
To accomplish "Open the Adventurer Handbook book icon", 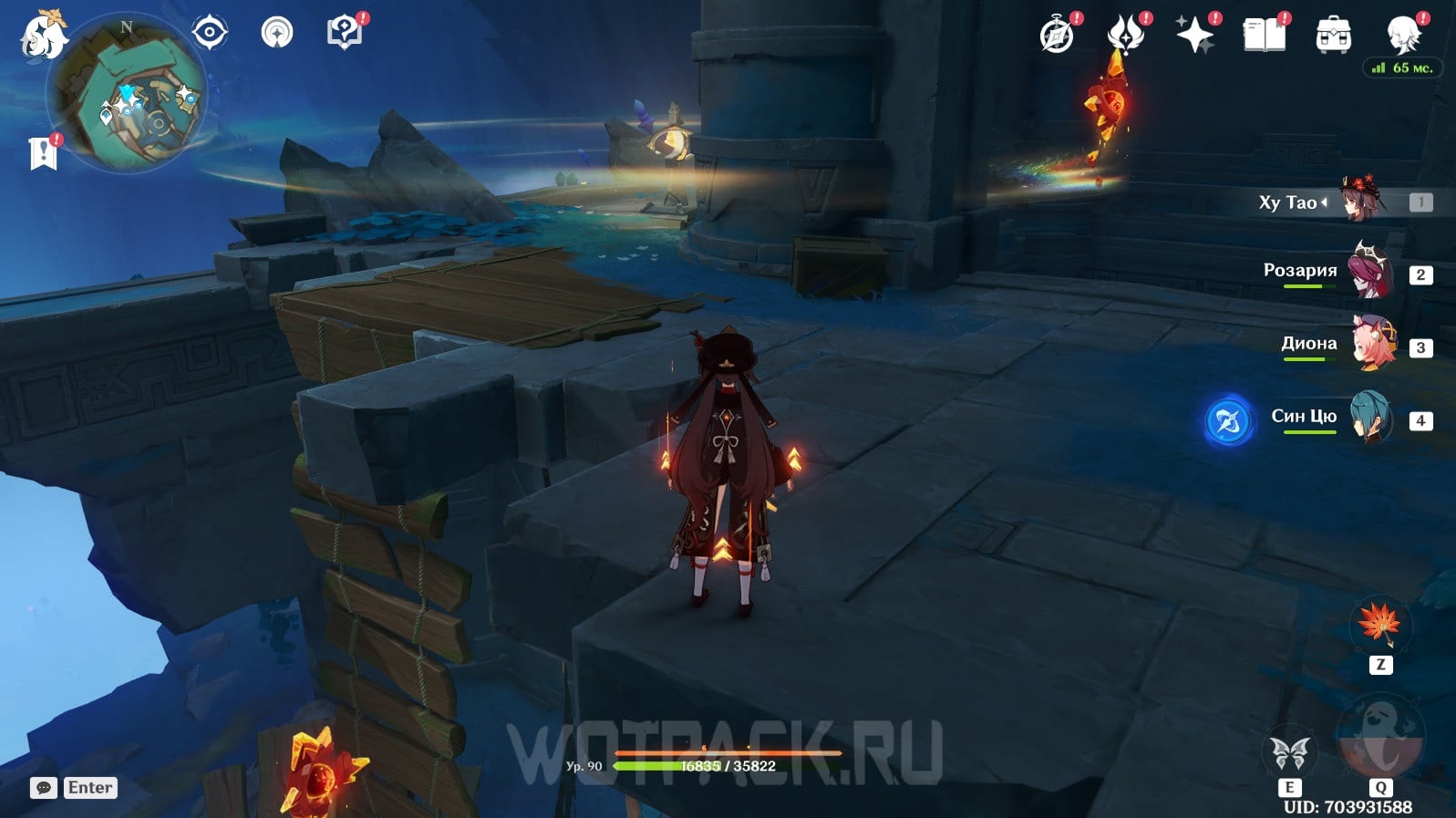I will coord(1264,36).
